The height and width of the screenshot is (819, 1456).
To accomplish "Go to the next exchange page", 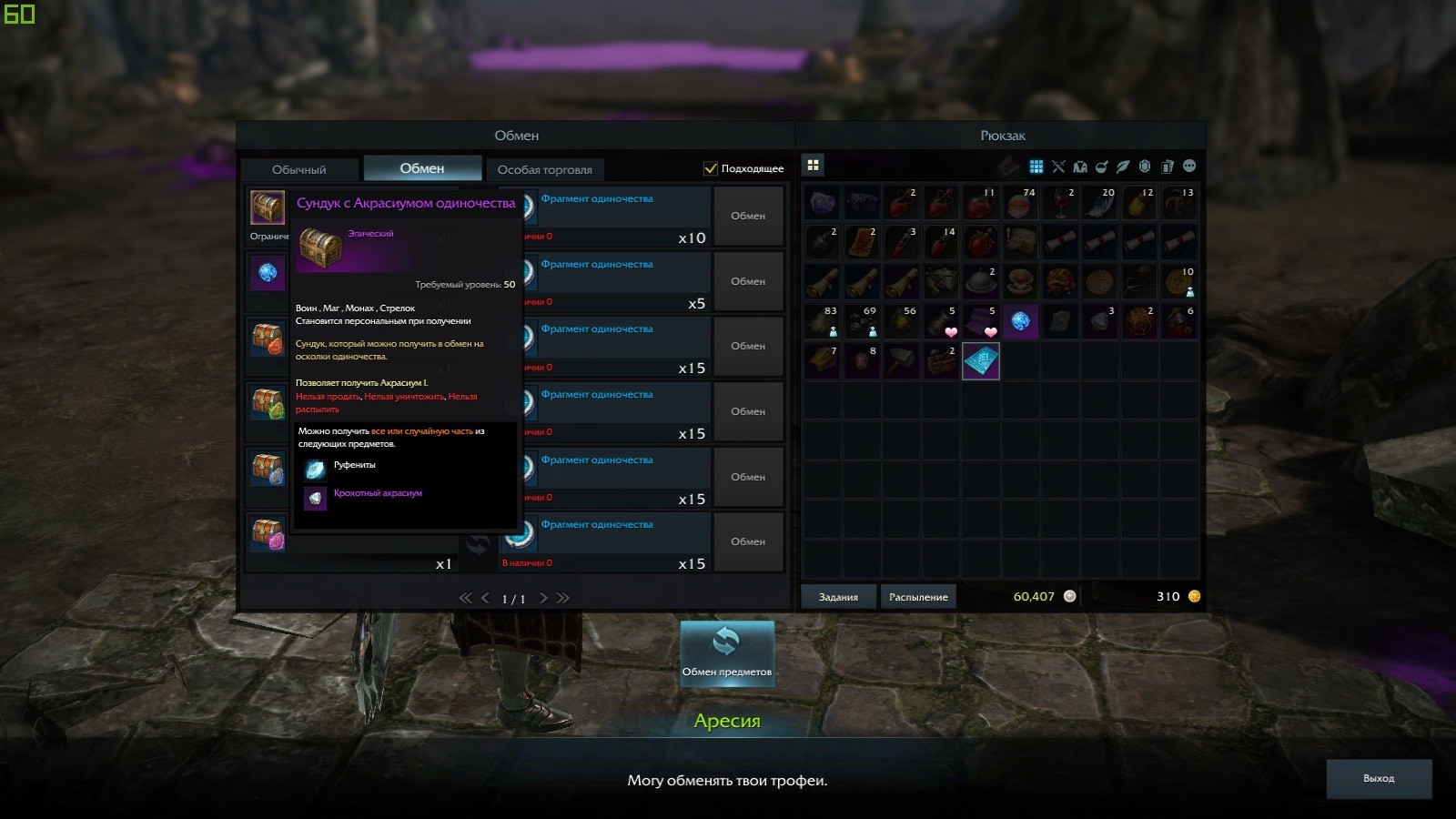I will tap(543, 598).
